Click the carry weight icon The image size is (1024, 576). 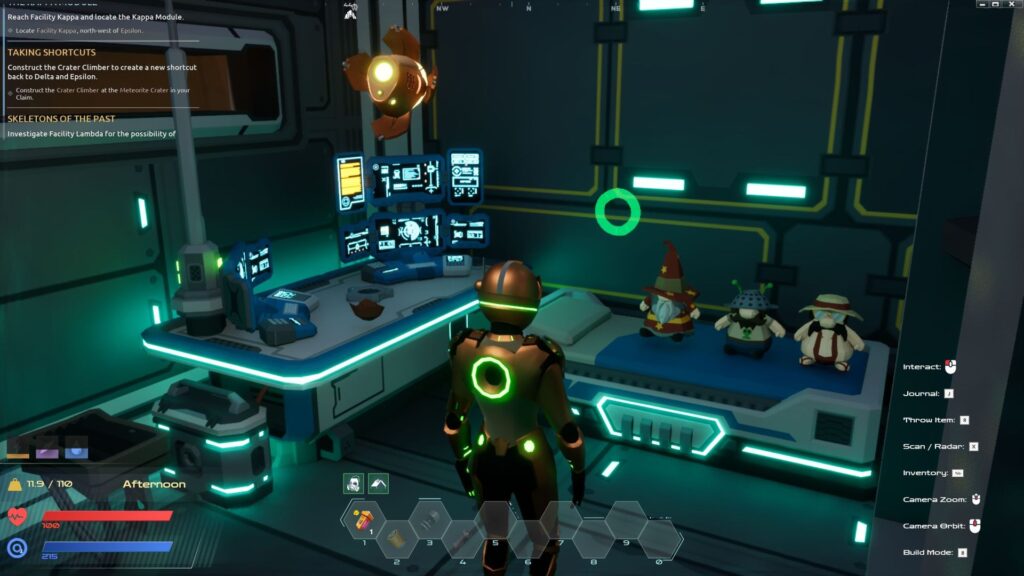[x=16, y=485]
